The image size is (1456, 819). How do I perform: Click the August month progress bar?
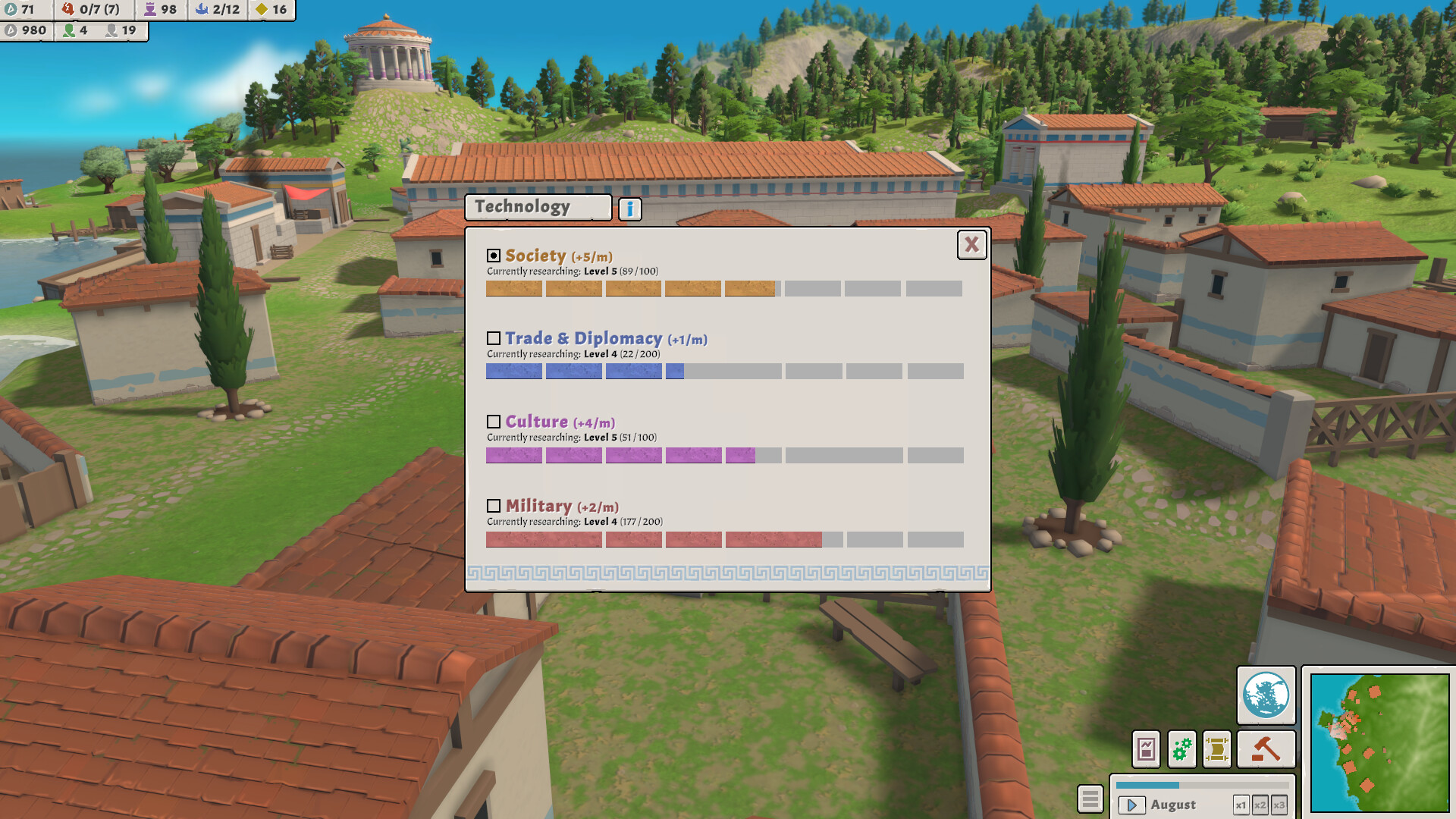1202,786
